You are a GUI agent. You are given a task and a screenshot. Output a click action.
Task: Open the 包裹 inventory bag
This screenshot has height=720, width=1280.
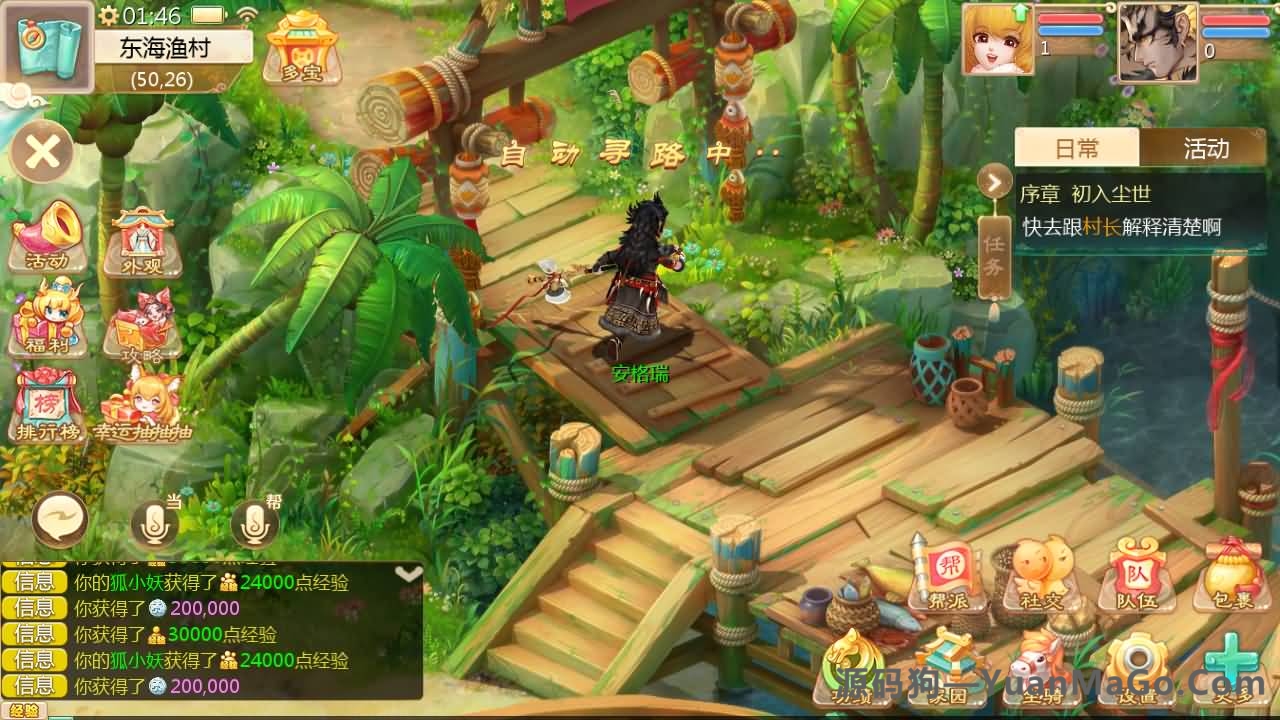(1229, 575)
